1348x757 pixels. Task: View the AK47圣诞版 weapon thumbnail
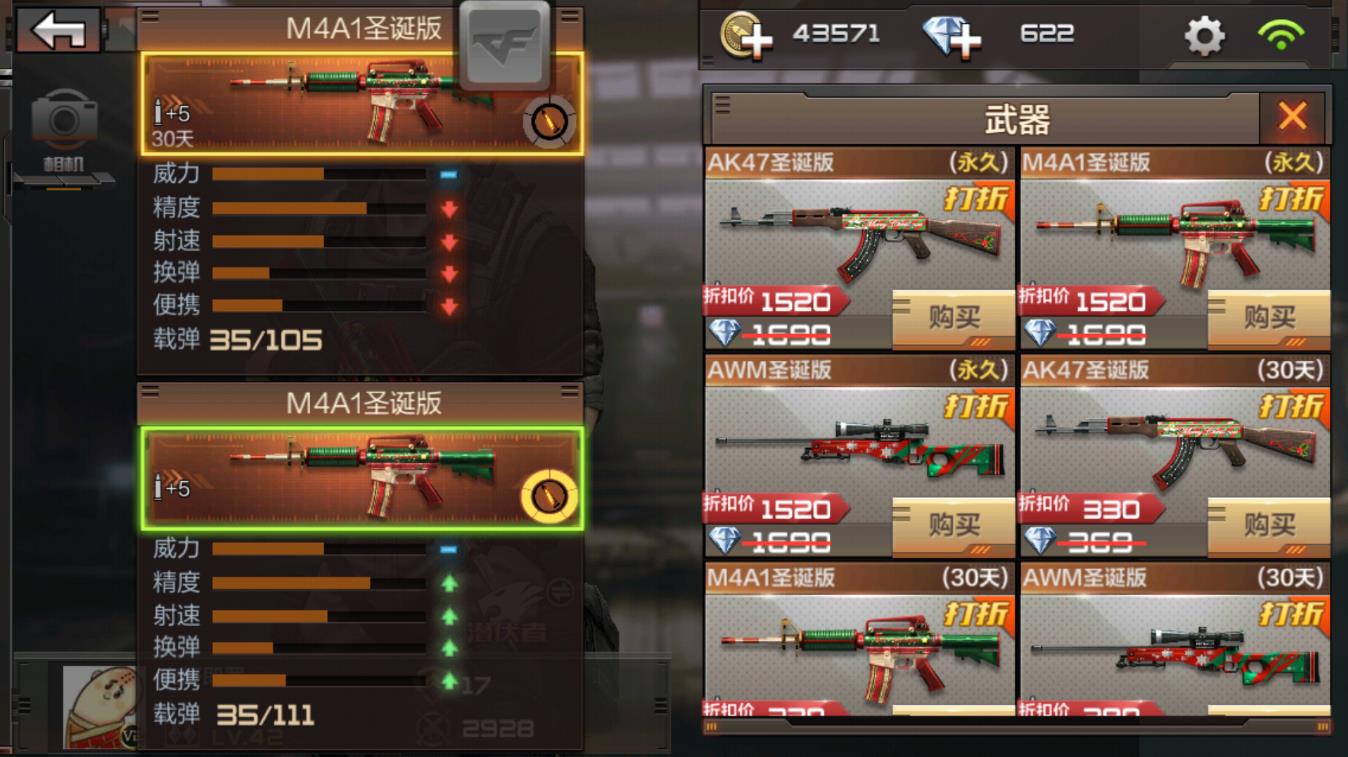coord(855,232)
